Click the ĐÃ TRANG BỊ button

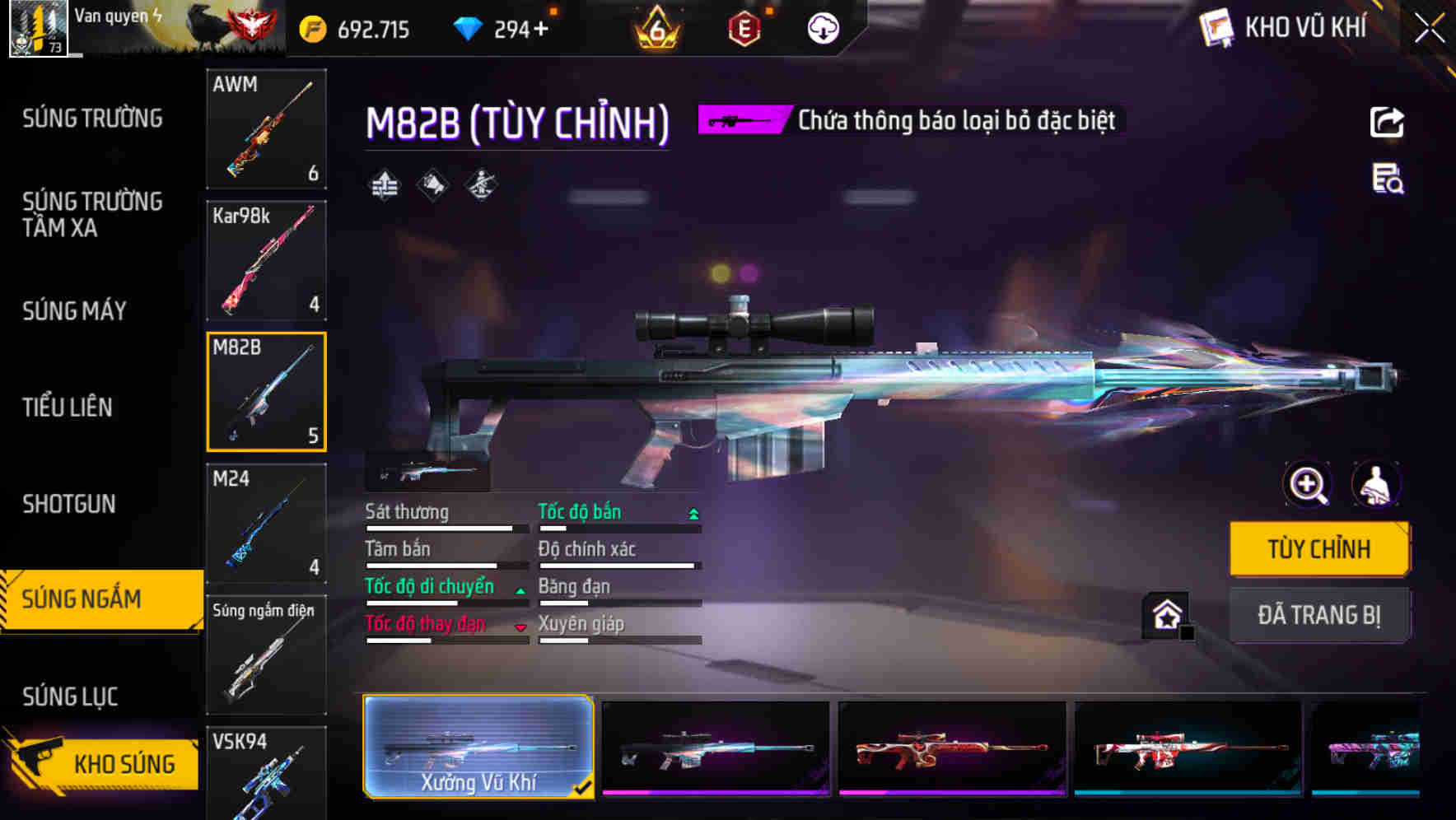[1319, 615]
